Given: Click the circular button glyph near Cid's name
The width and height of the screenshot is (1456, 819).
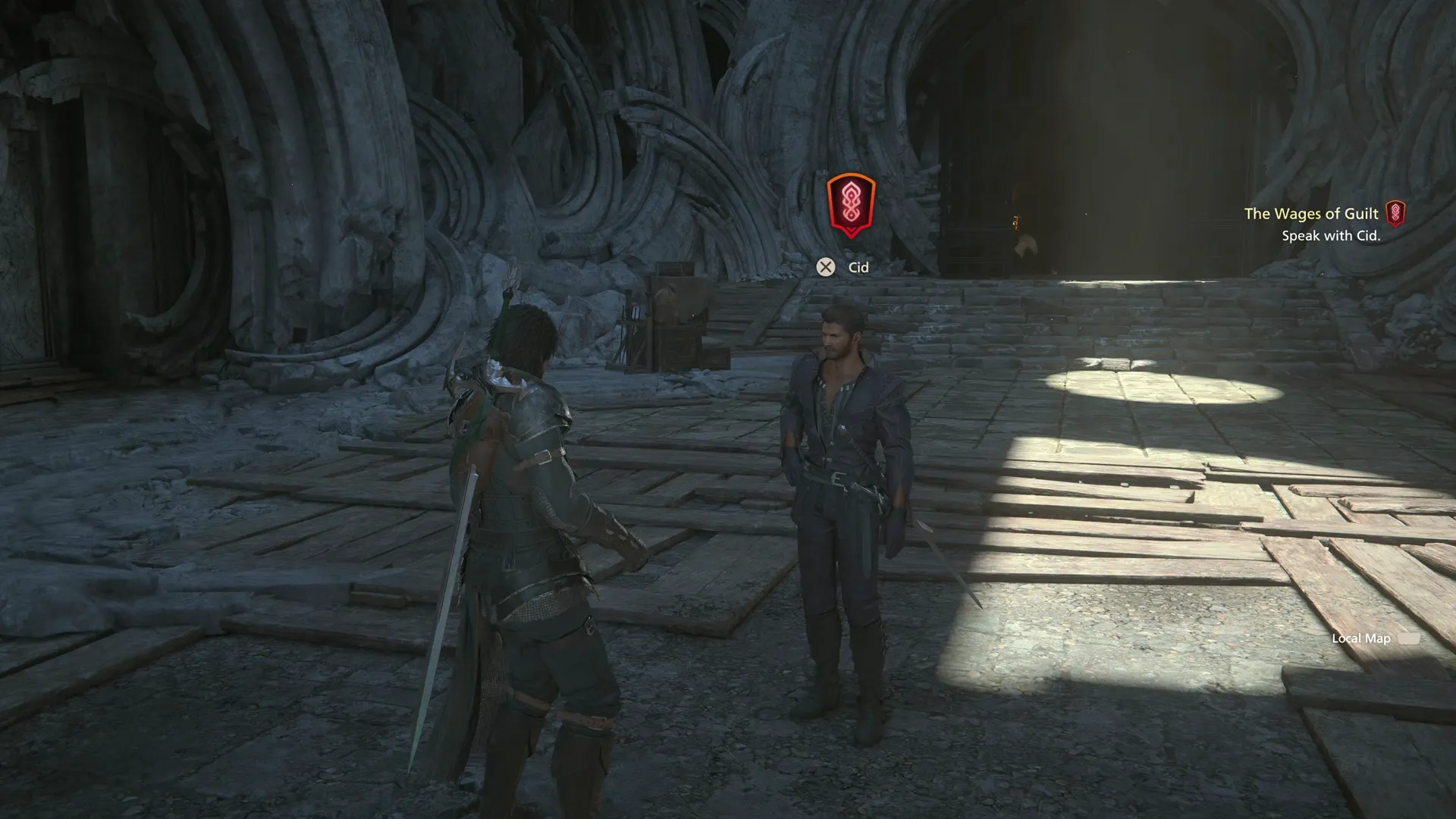Looking at the screenshot, I should (x=826, y=267).
